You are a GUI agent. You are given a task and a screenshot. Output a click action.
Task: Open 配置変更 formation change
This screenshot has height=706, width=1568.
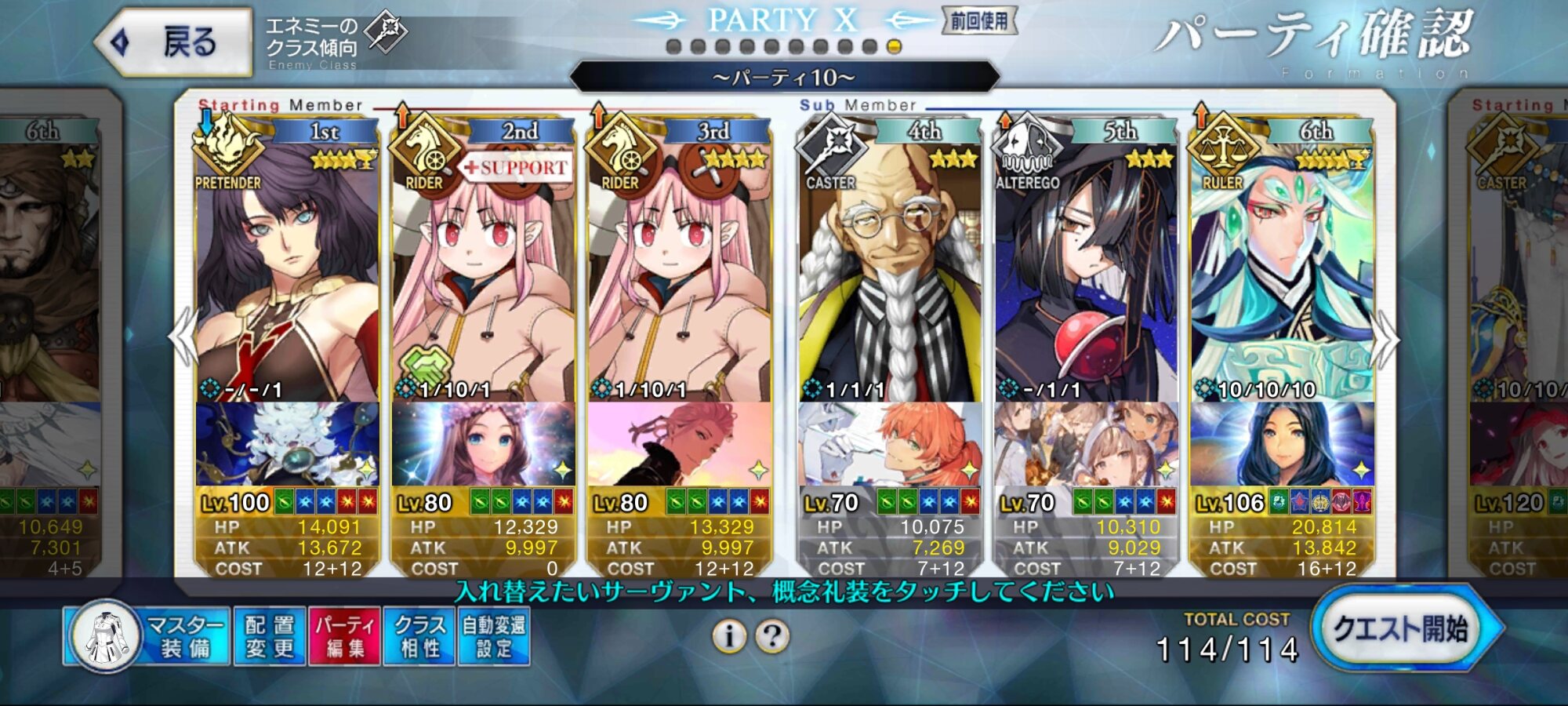tap(269, 636)
